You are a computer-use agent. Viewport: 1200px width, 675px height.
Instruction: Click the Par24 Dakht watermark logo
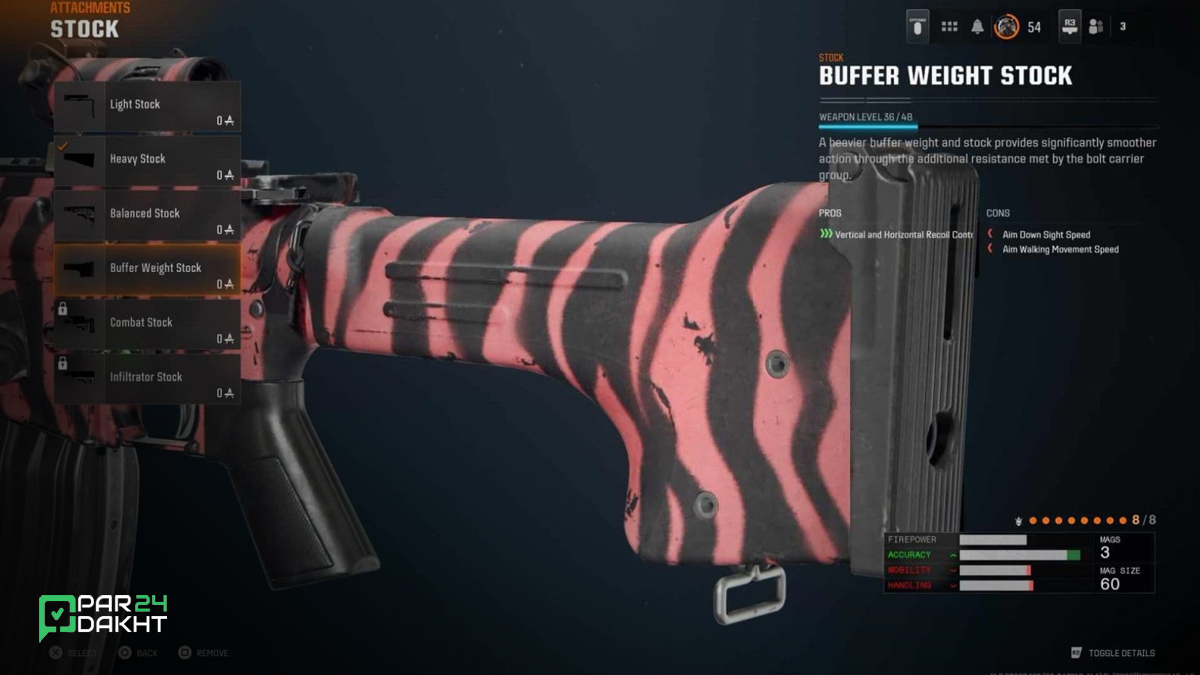[103, 617]
